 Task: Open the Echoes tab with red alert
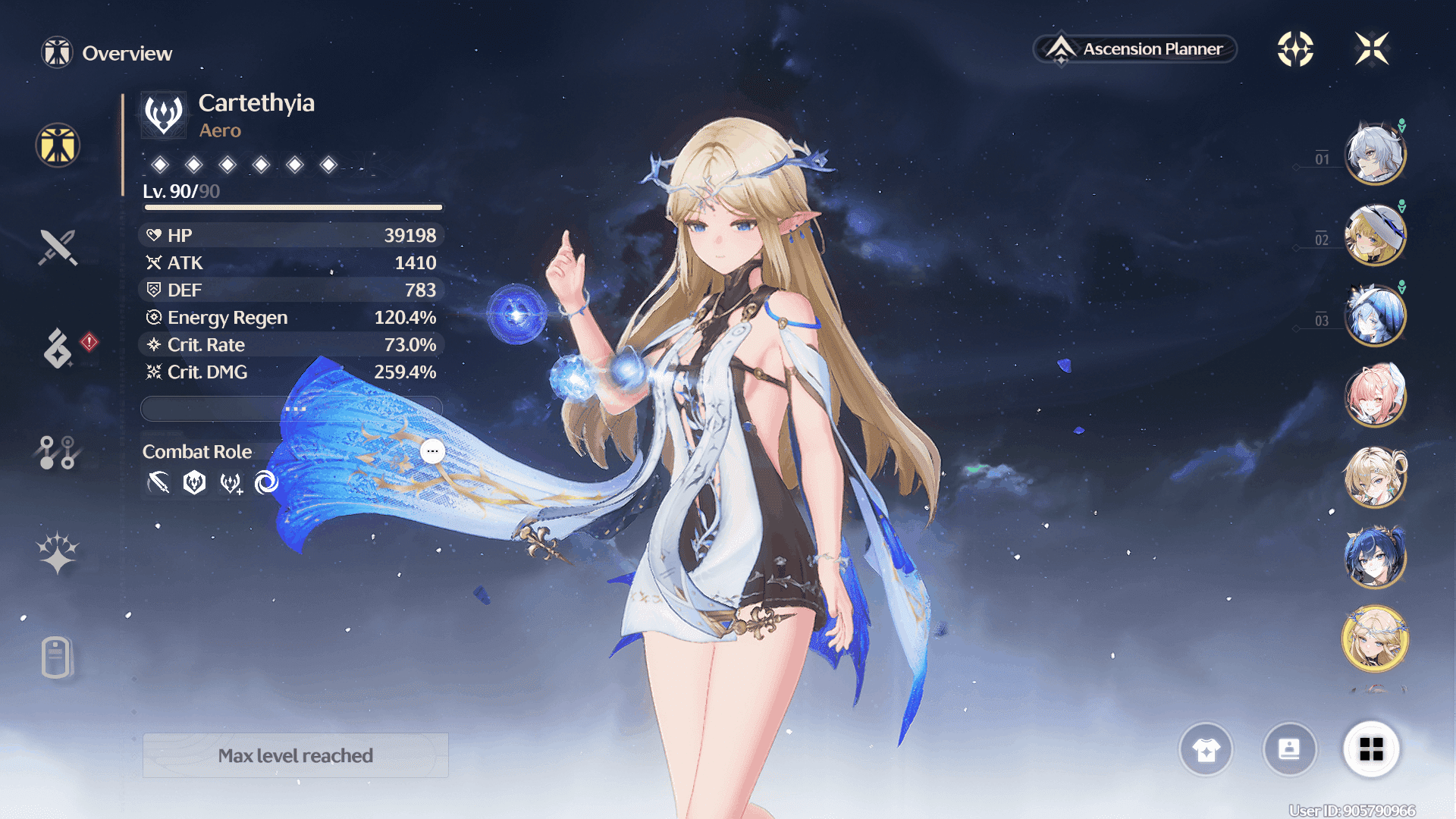coord(58,348)
